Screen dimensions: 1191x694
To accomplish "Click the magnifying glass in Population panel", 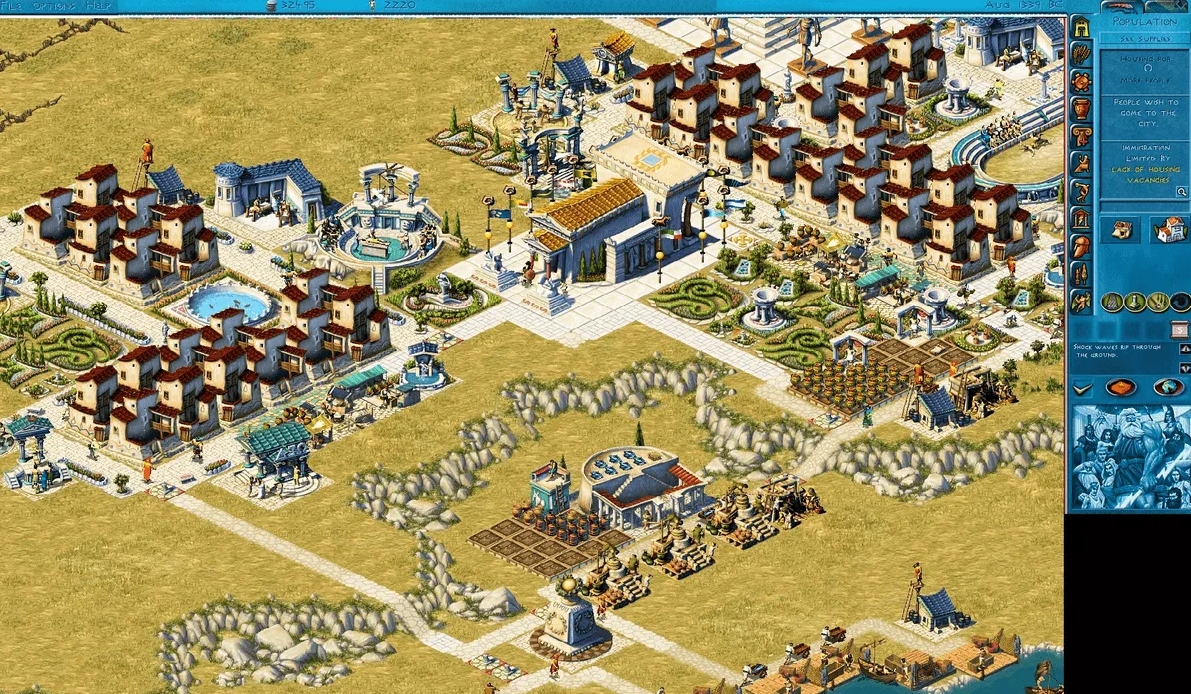I will [1182, 191].
